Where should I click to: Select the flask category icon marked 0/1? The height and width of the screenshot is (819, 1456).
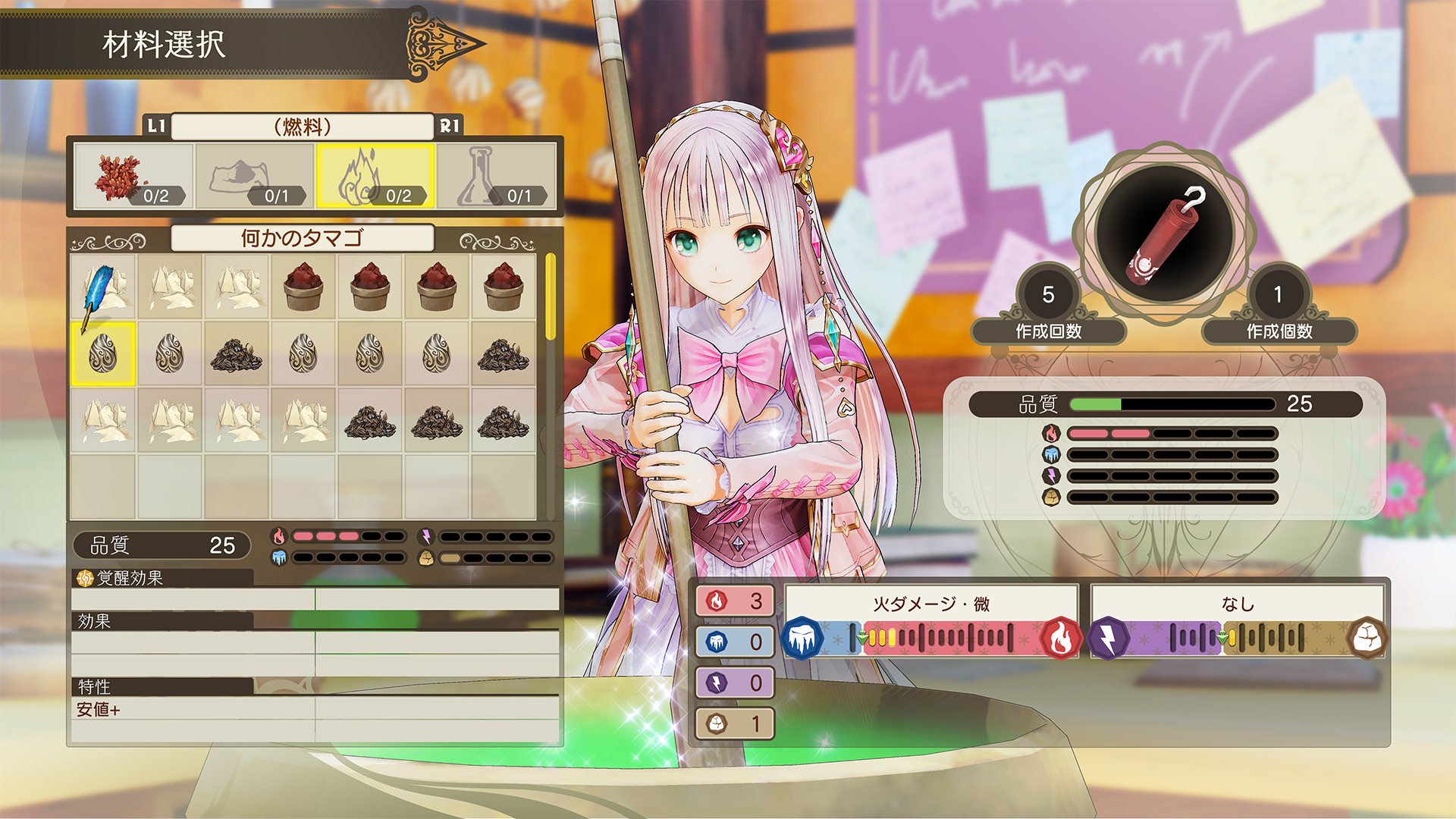[x=478, y=178]
